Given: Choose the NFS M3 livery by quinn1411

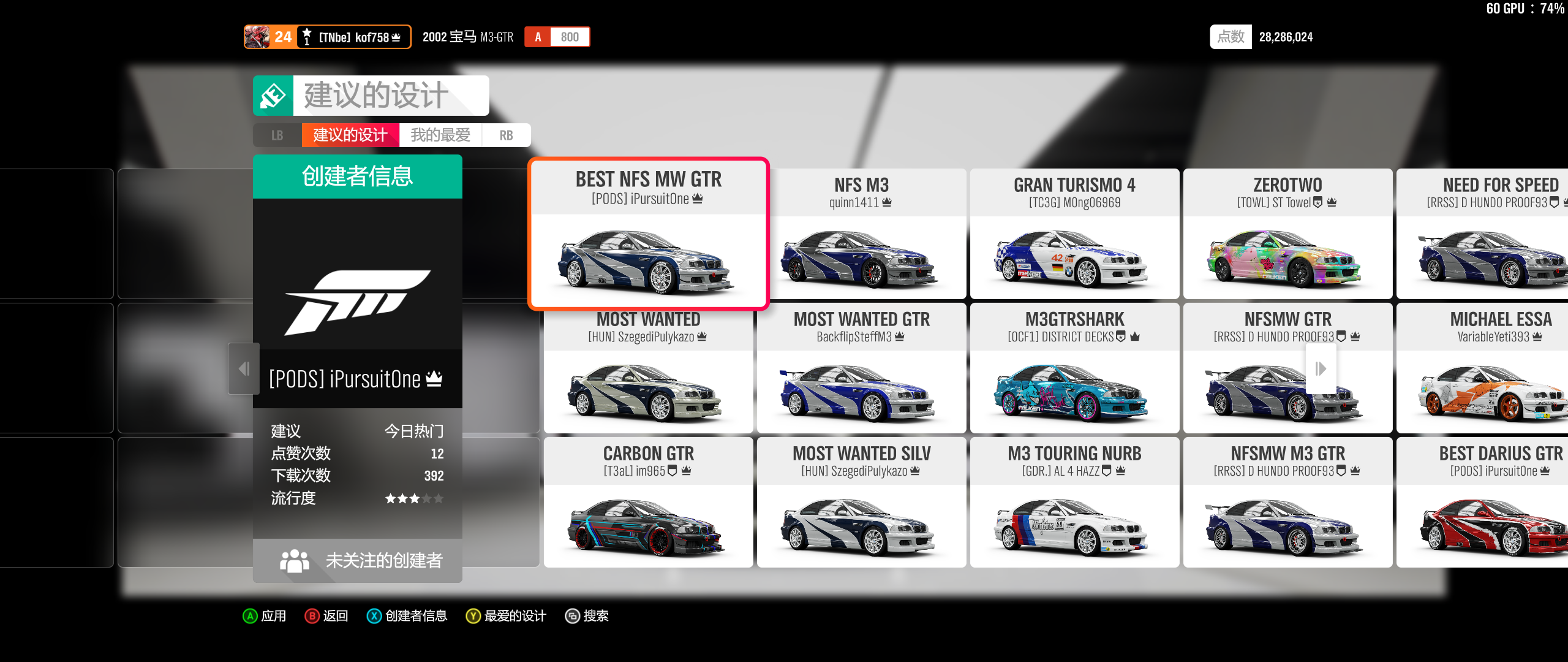Looking at the screenshot, I should click(861, 234).
